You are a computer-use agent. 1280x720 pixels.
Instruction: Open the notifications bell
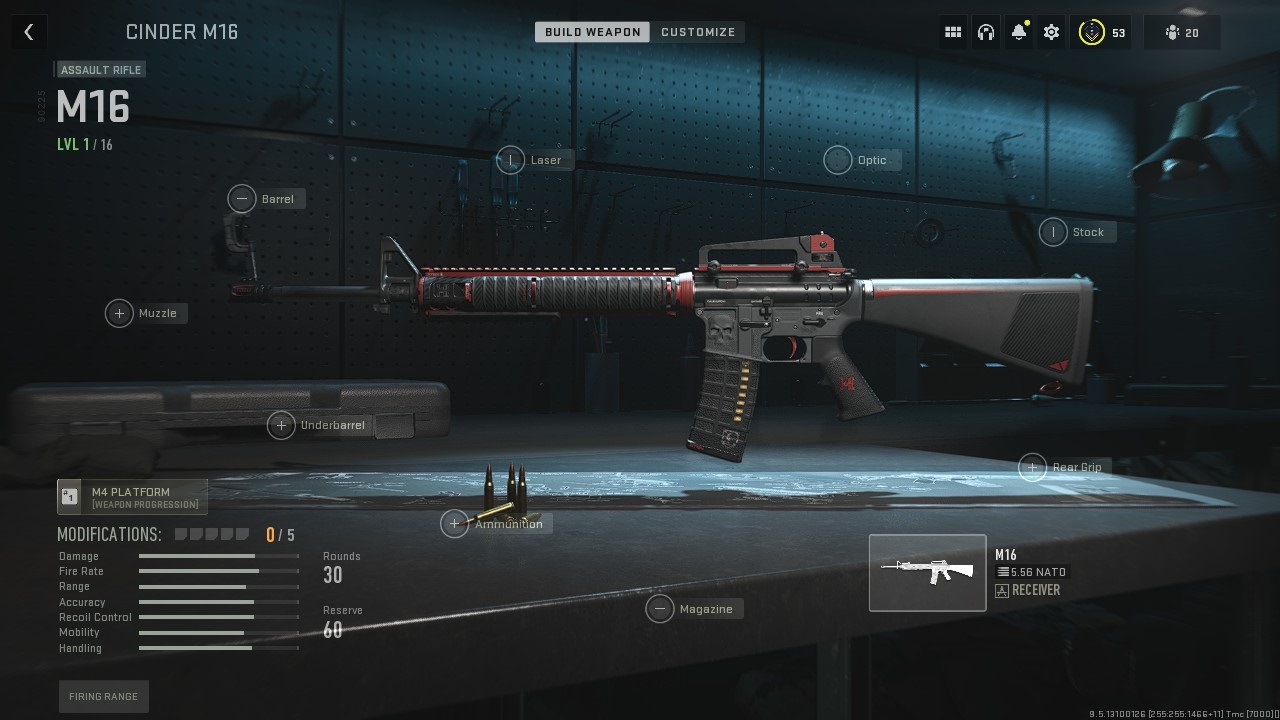pos(1018,31)
